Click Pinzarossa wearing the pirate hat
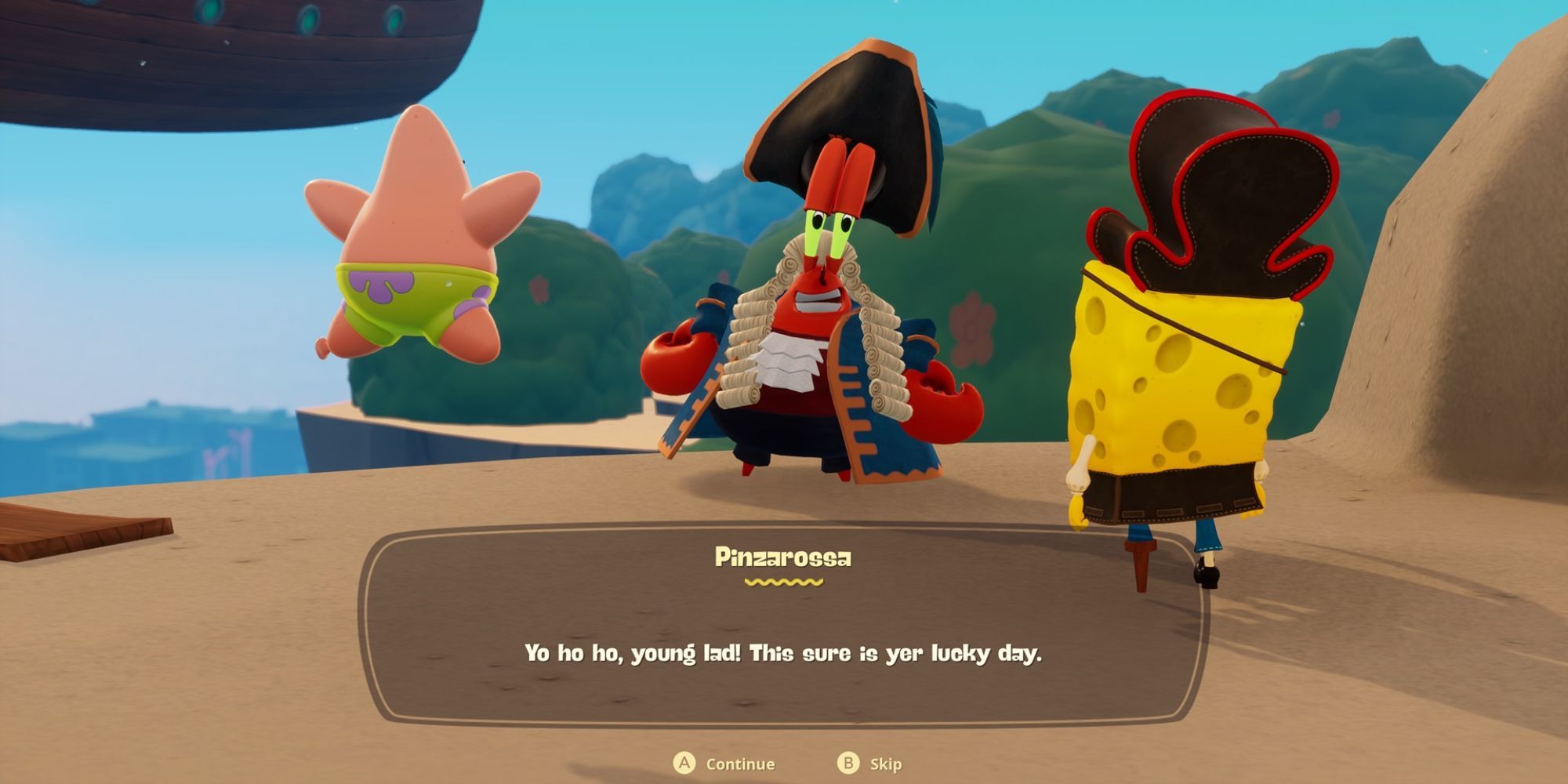Image resolution: width=1568 pixels, height=784 pixels. click(815, 329)
